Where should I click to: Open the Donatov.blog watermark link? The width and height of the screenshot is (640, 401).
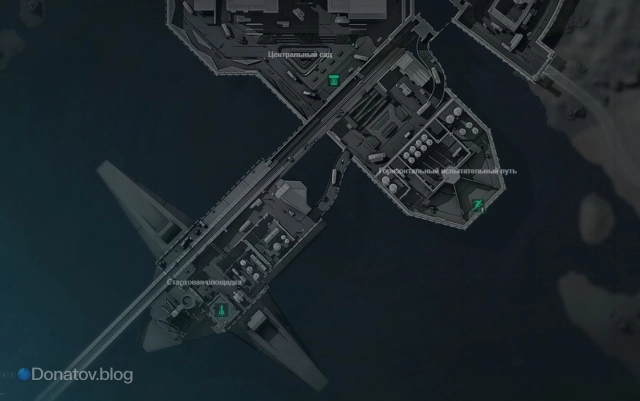(x=75, y=374)
